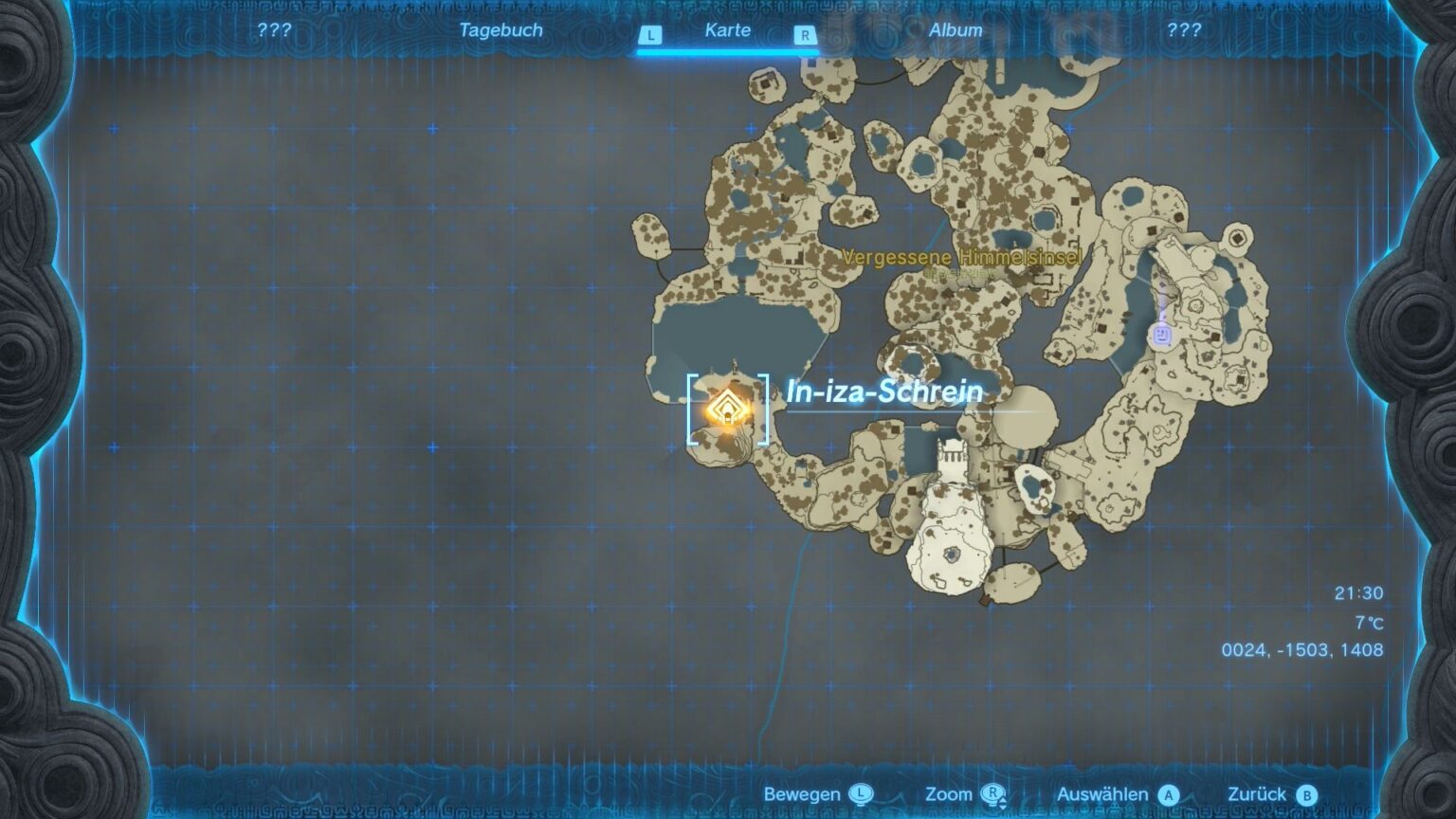Expand the Vergessene Himmelsinsel region label
Image resolution: width=1456 pixels, height=819 pixels.
[961, 256]
